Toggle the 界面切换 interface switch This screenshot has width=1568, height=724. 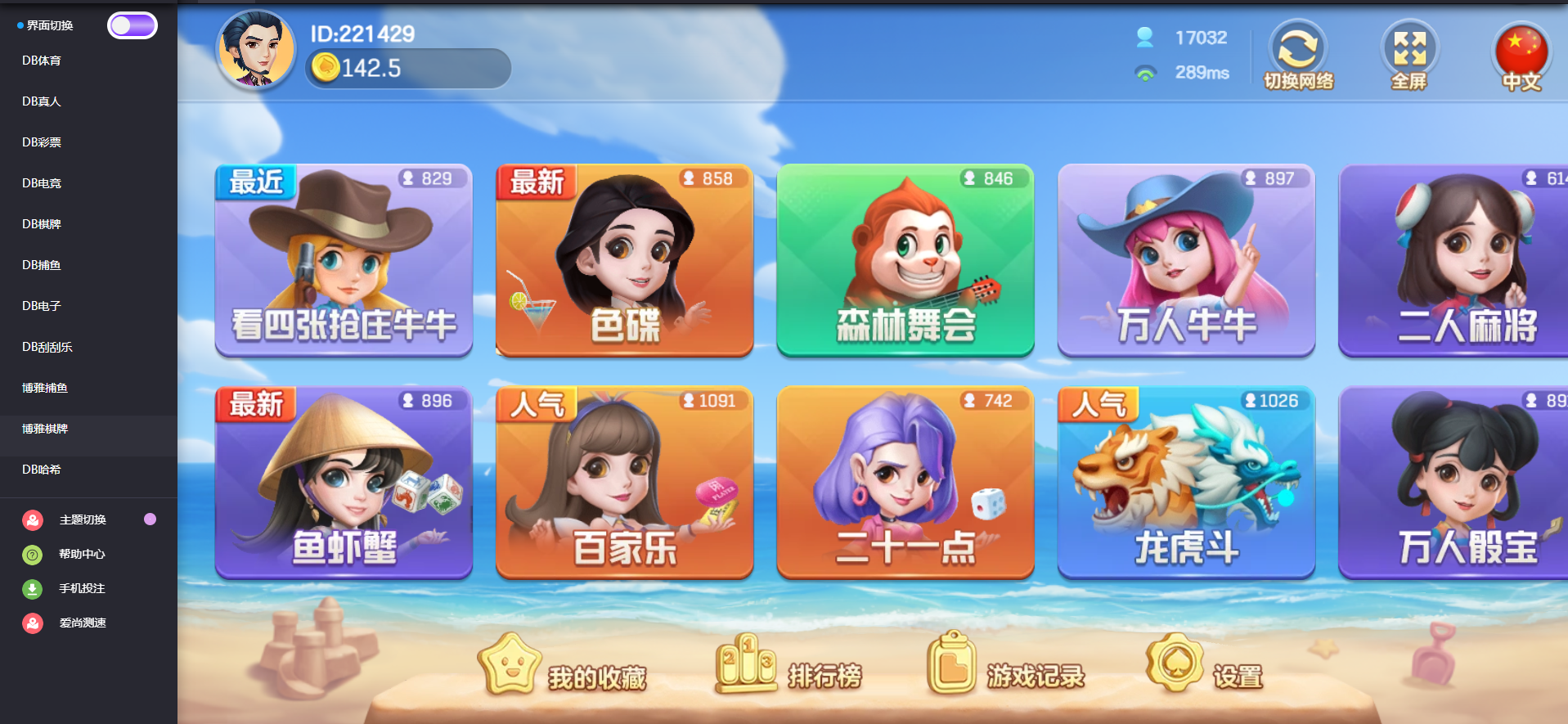133,25
